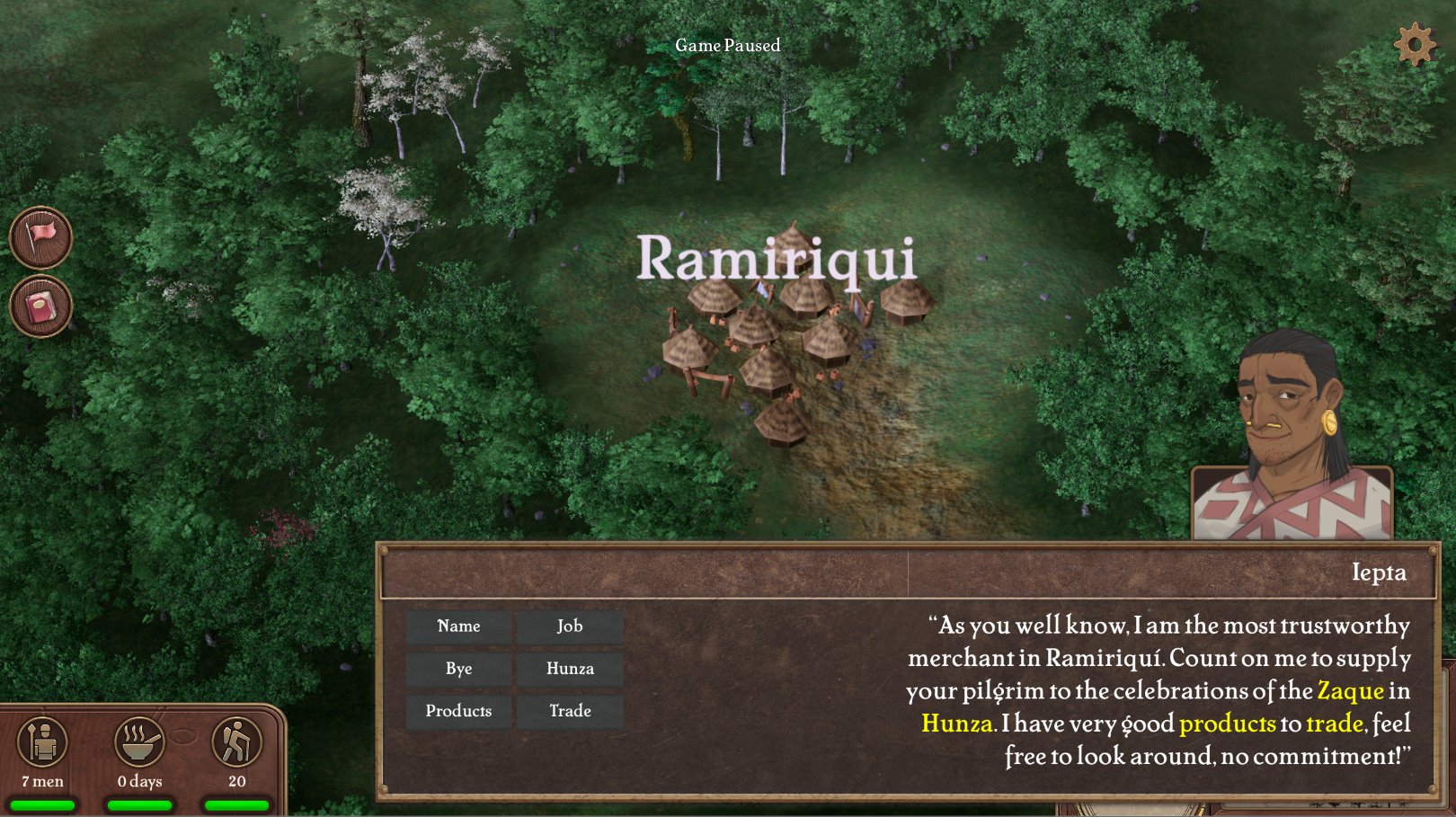Viewport: 1456px width, 817px height.
Task: Open settings with the gear icon
Action: coord(1415,44)
